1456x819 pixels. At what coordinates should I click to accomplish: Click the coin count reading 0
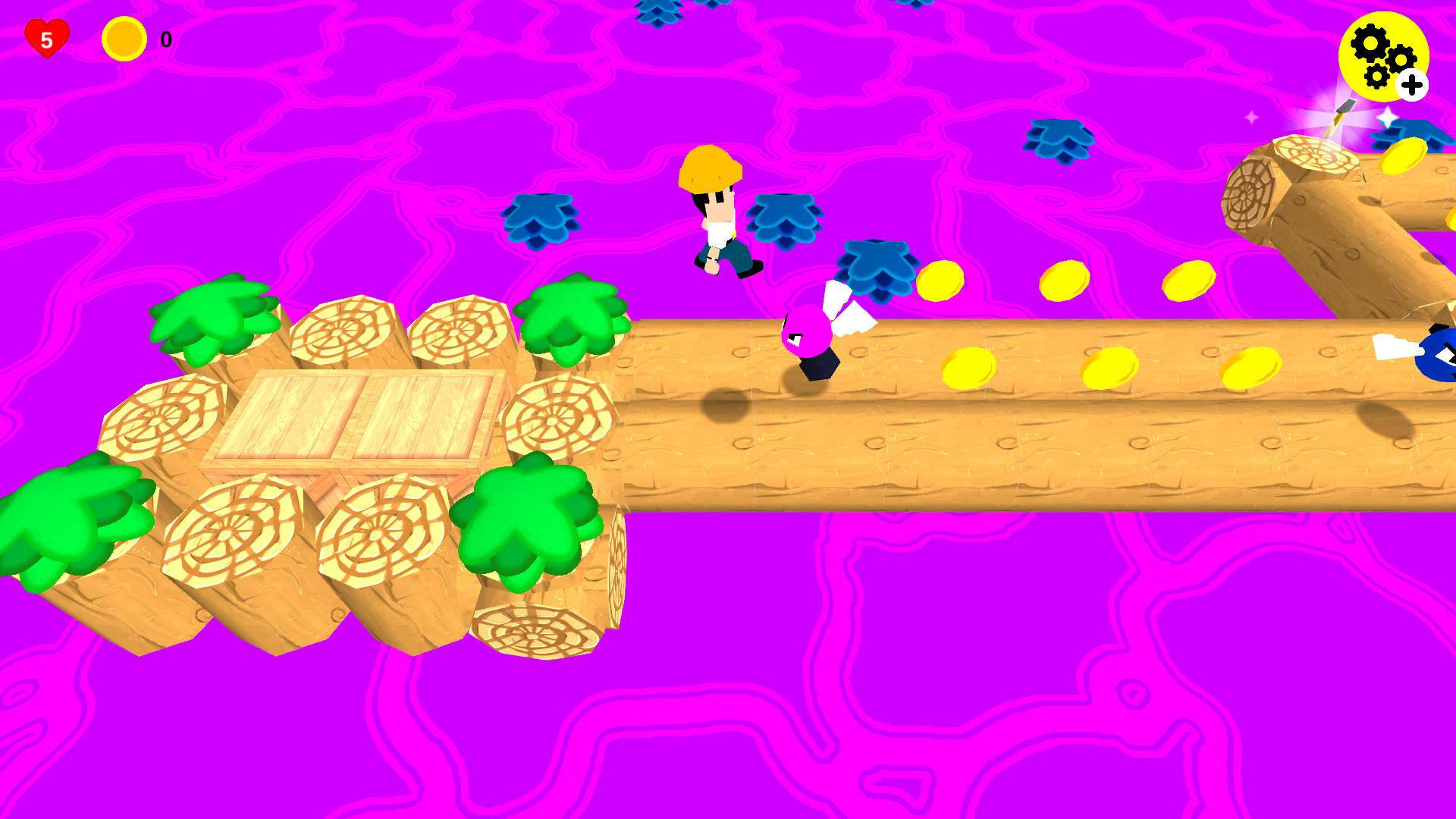coord(164,38)
